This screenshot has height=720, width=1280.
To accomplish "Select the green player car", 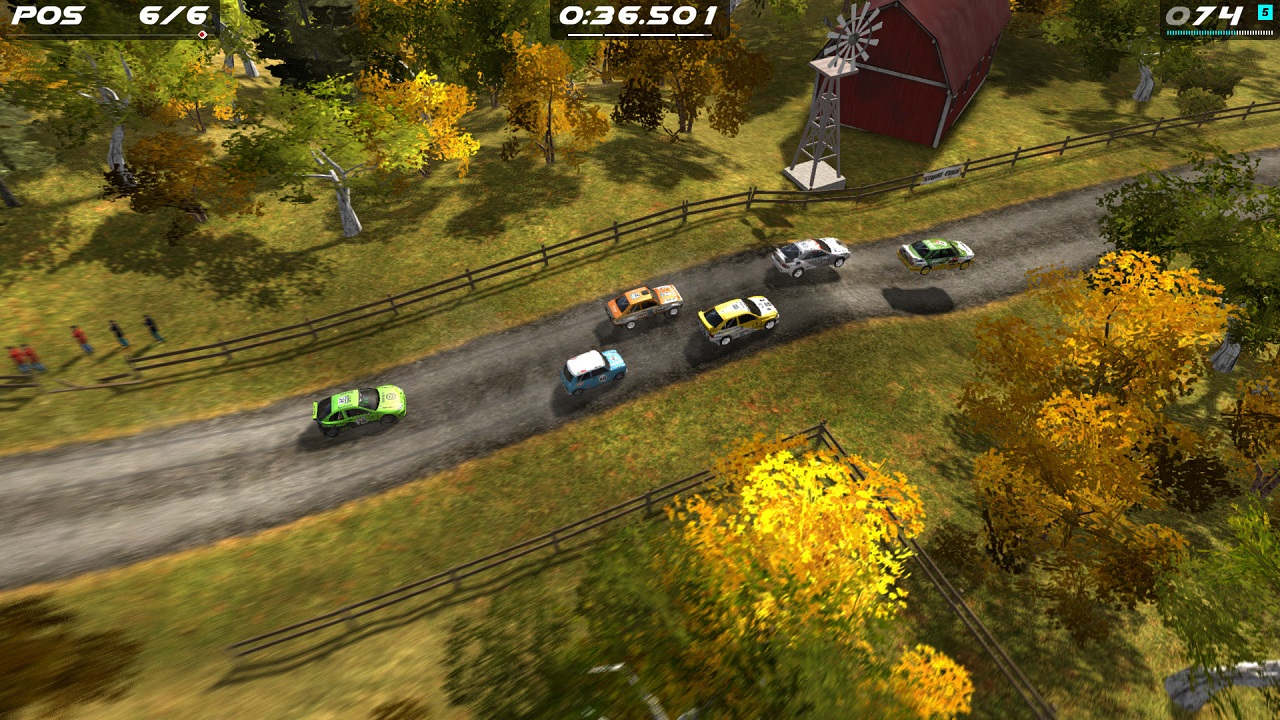I will 360,410.
